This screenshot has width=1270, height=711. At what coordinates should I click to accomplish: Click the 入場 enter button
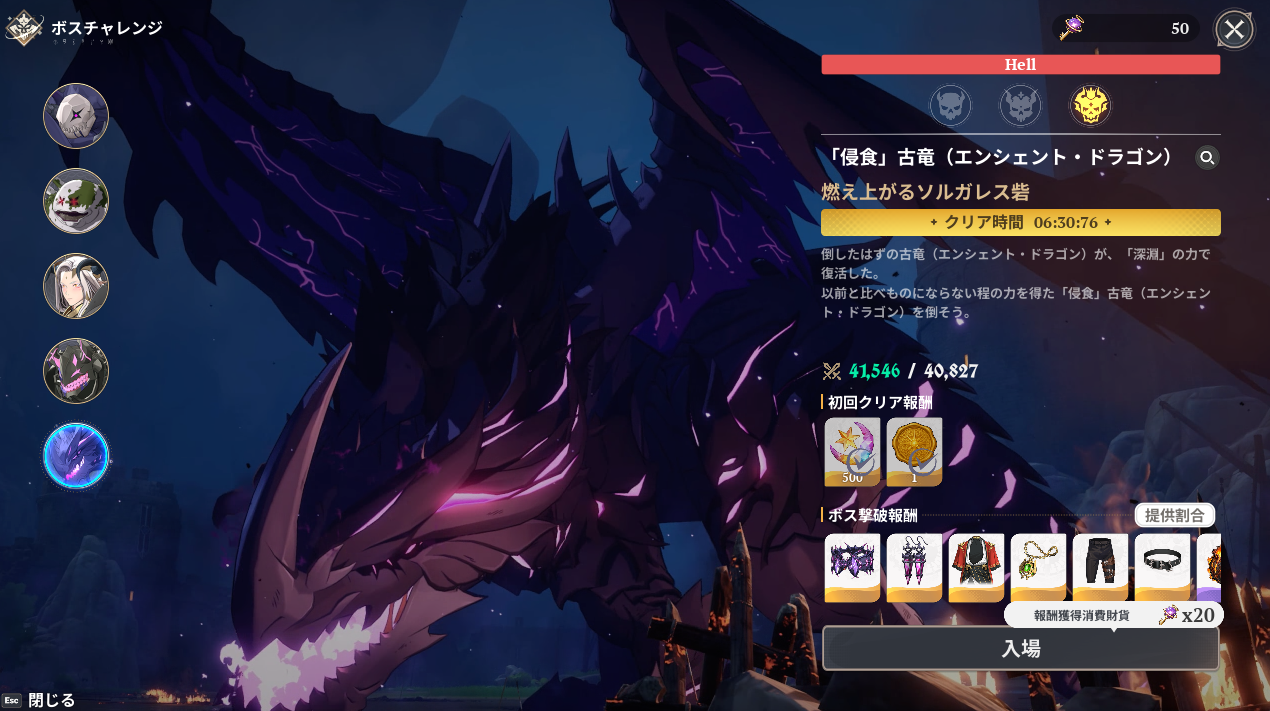pos(1020,648)
